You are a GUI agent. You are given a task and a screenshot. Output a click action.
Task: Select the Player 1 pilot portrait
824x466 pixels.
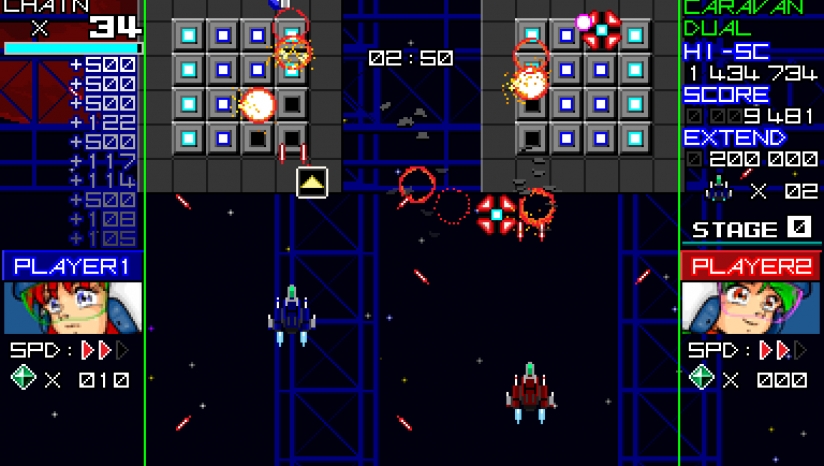(72, 308)
